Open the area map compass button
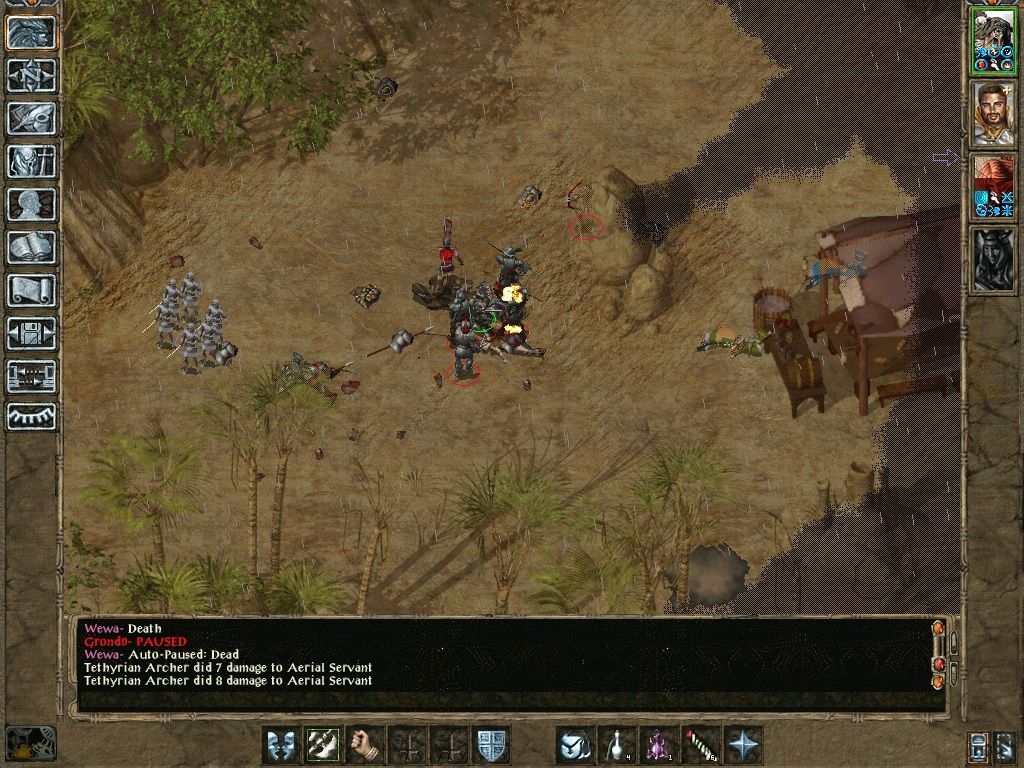 point(31,75)
